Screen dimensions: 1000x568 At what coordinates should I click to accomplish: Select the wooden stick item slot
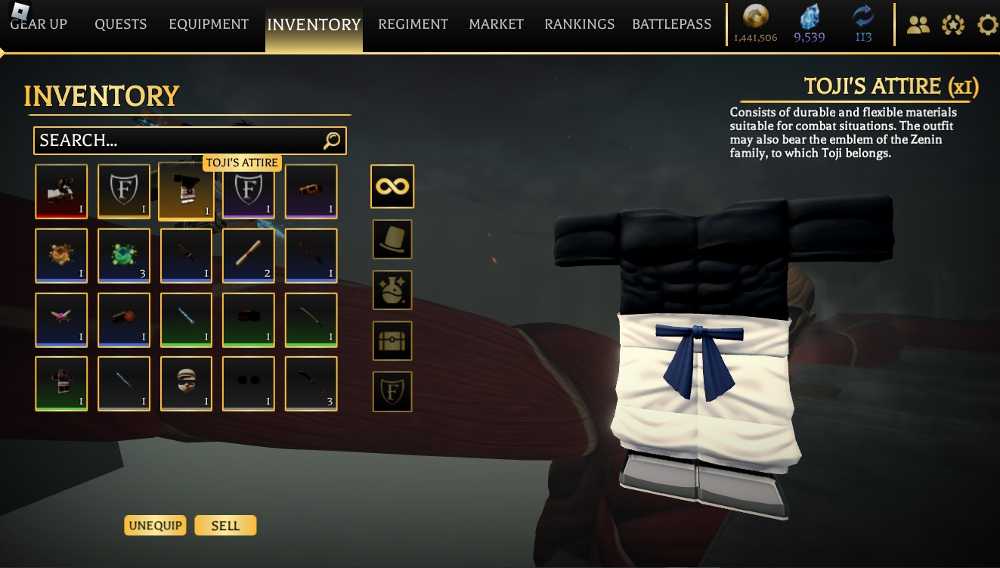pyautogui.click(x=248, y=256)
